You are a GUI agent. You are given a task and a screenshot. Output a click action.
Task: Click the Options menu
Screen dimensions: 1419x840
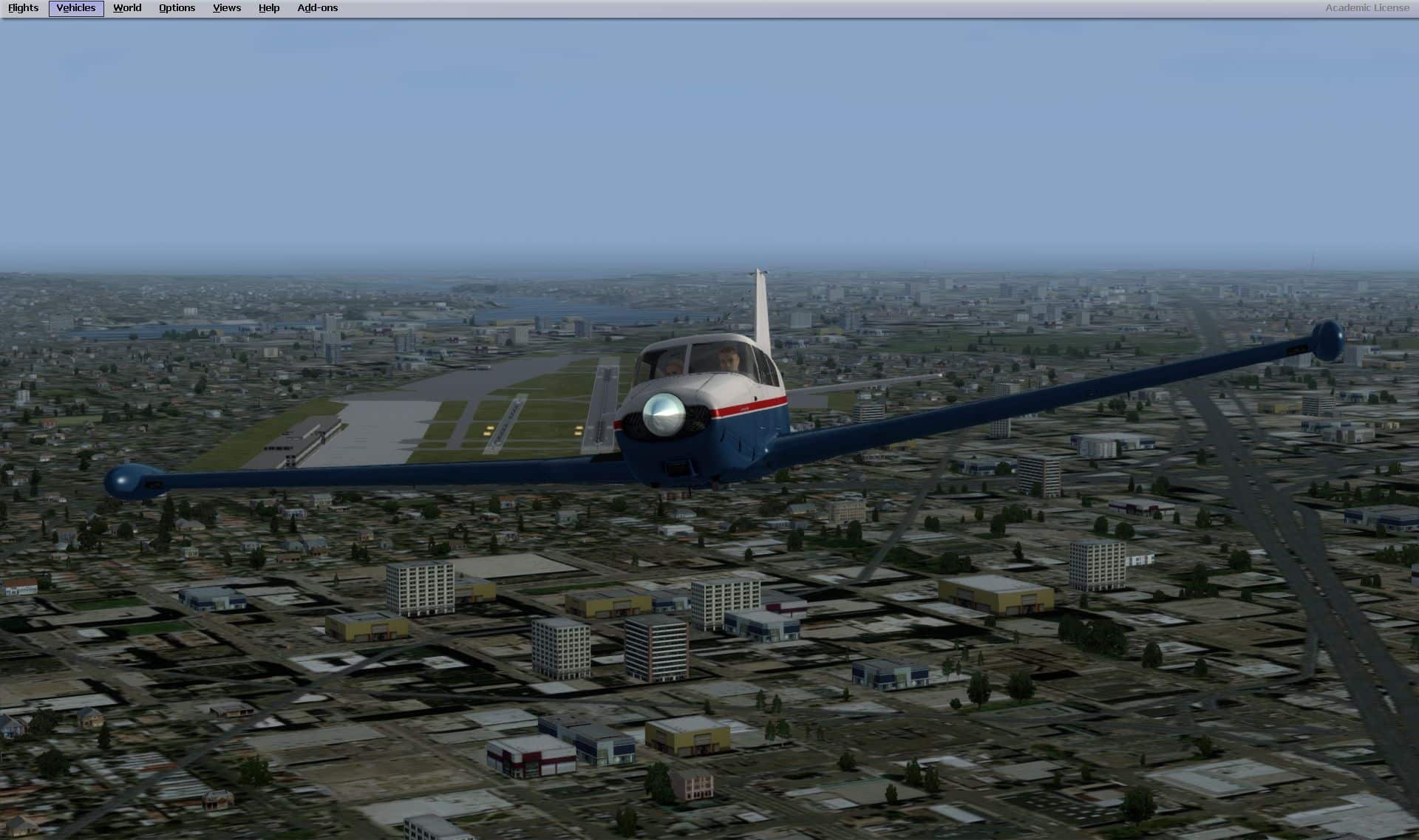pyautogui.click(x=177, y=8)
